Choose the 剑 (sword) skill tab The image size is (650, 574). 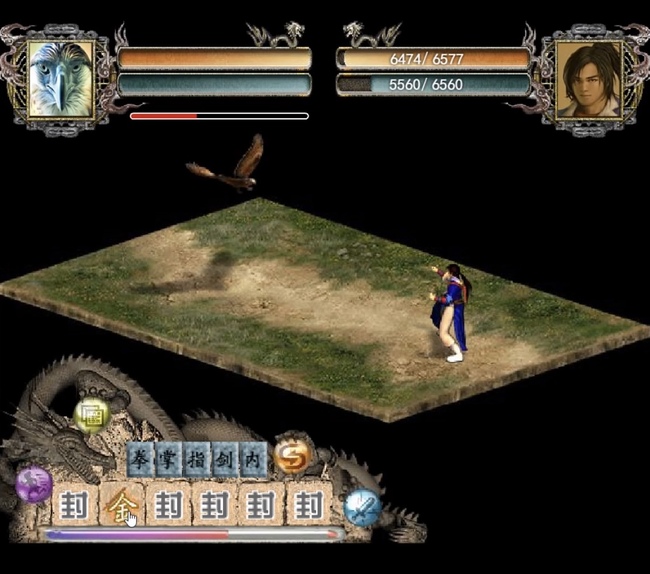(226, 459)
